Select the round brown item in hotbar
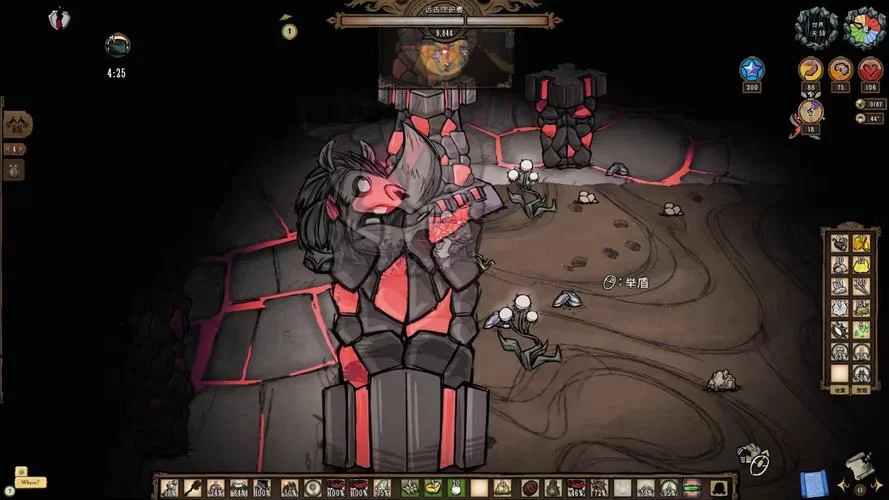The image size is (889, 500). tap(530, 488)
